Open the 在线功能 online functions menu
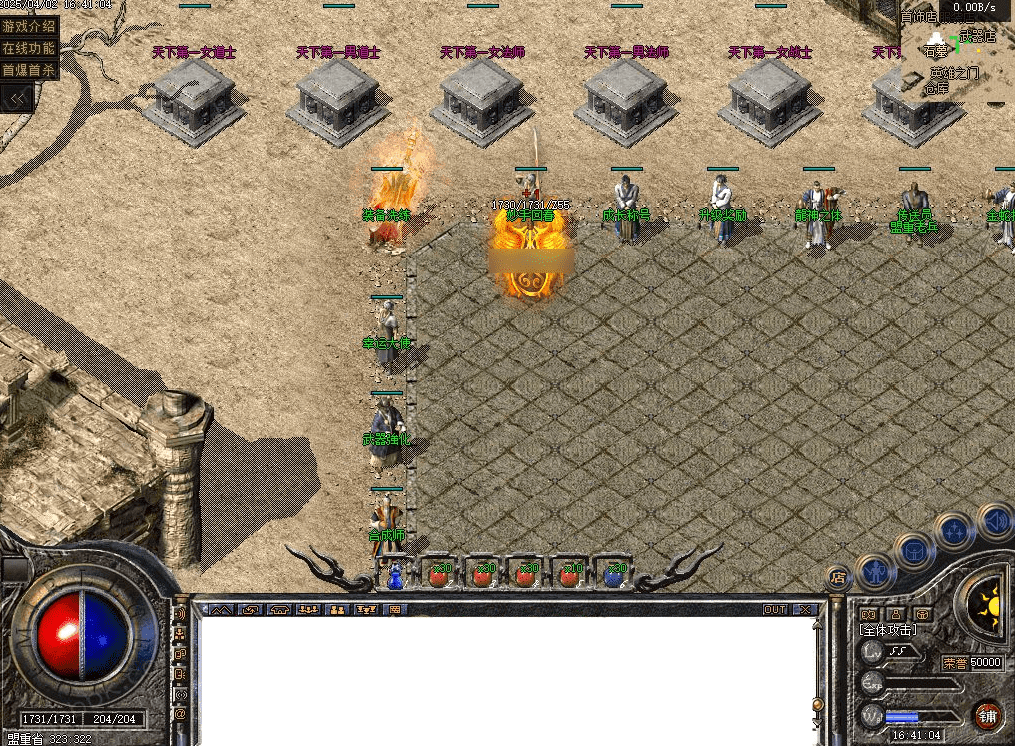The image size is (1015, 746). point(29,48)
